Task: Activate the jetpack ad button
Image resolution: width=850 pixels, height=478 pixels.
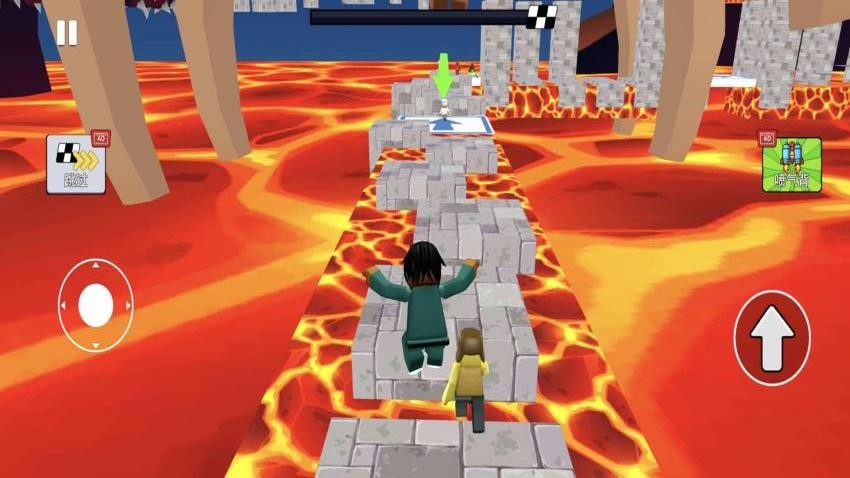Action: pos(791,165)
